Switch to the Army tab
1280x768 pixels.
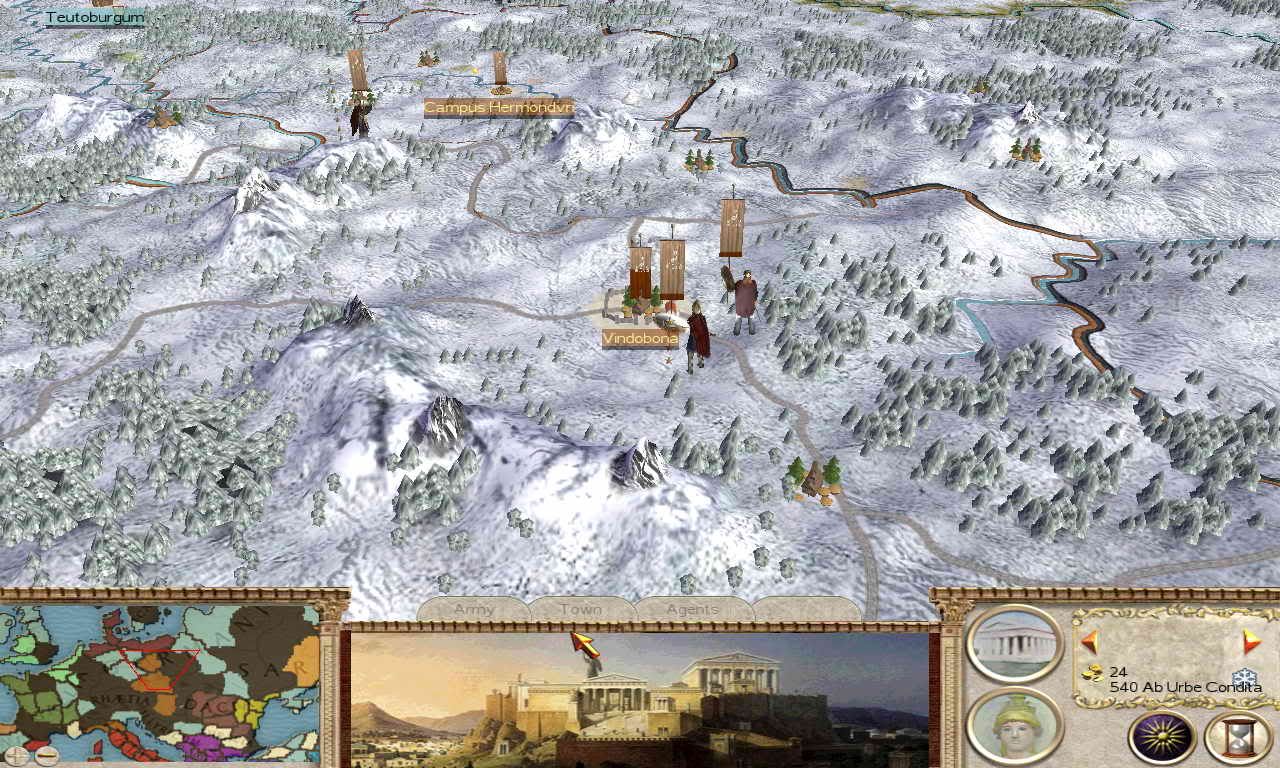474,609
